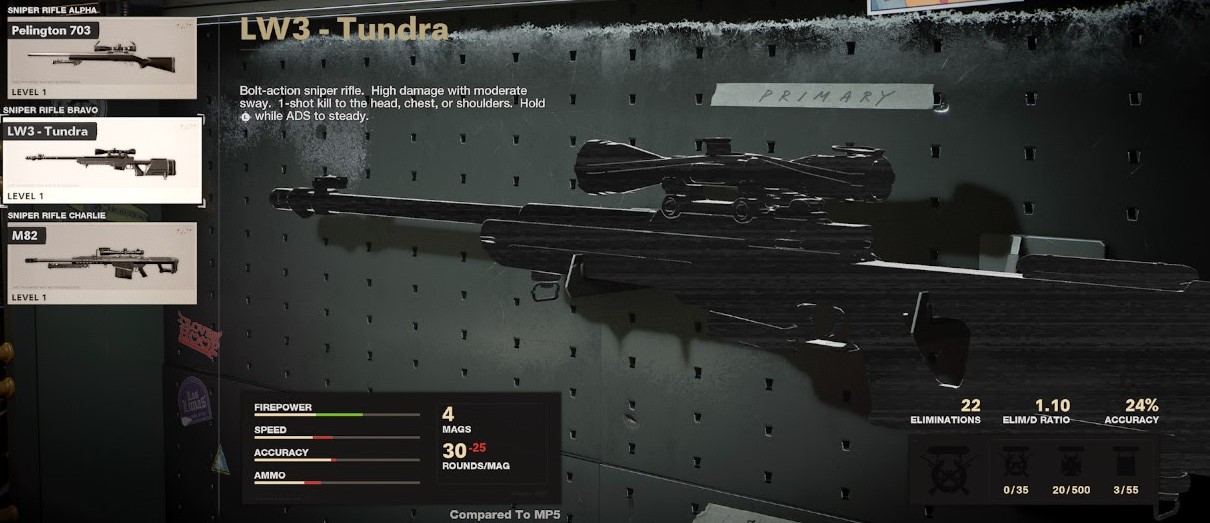
Task: Choose the LW3 - Tundra weapon card
Action: pos(101,160)
